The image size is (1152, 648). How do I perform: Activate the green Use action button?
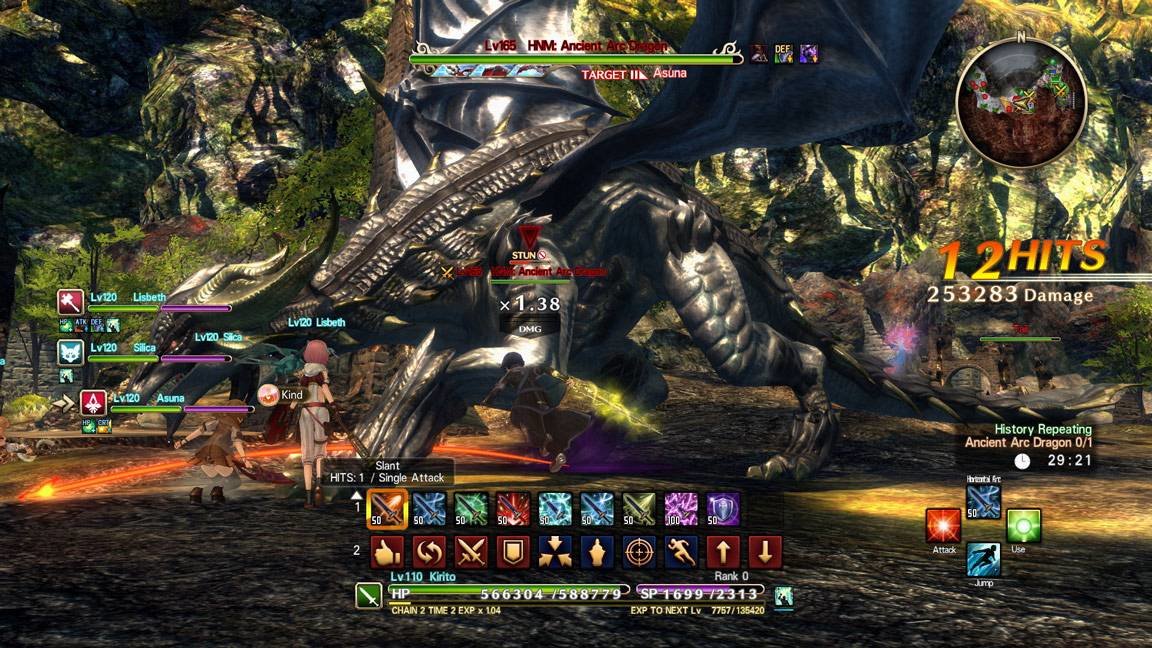pyautogui.click(x=1024, y=526)
